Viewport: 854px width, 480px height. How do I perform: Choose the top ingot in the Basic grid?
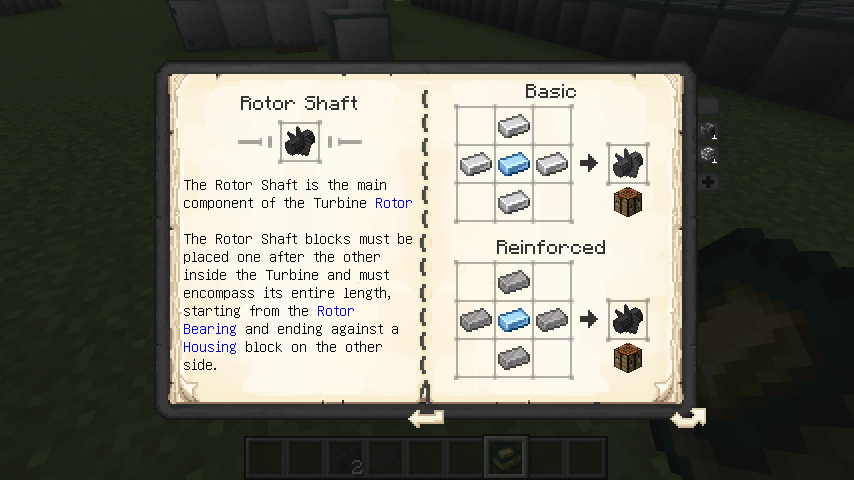pos(513,125)
